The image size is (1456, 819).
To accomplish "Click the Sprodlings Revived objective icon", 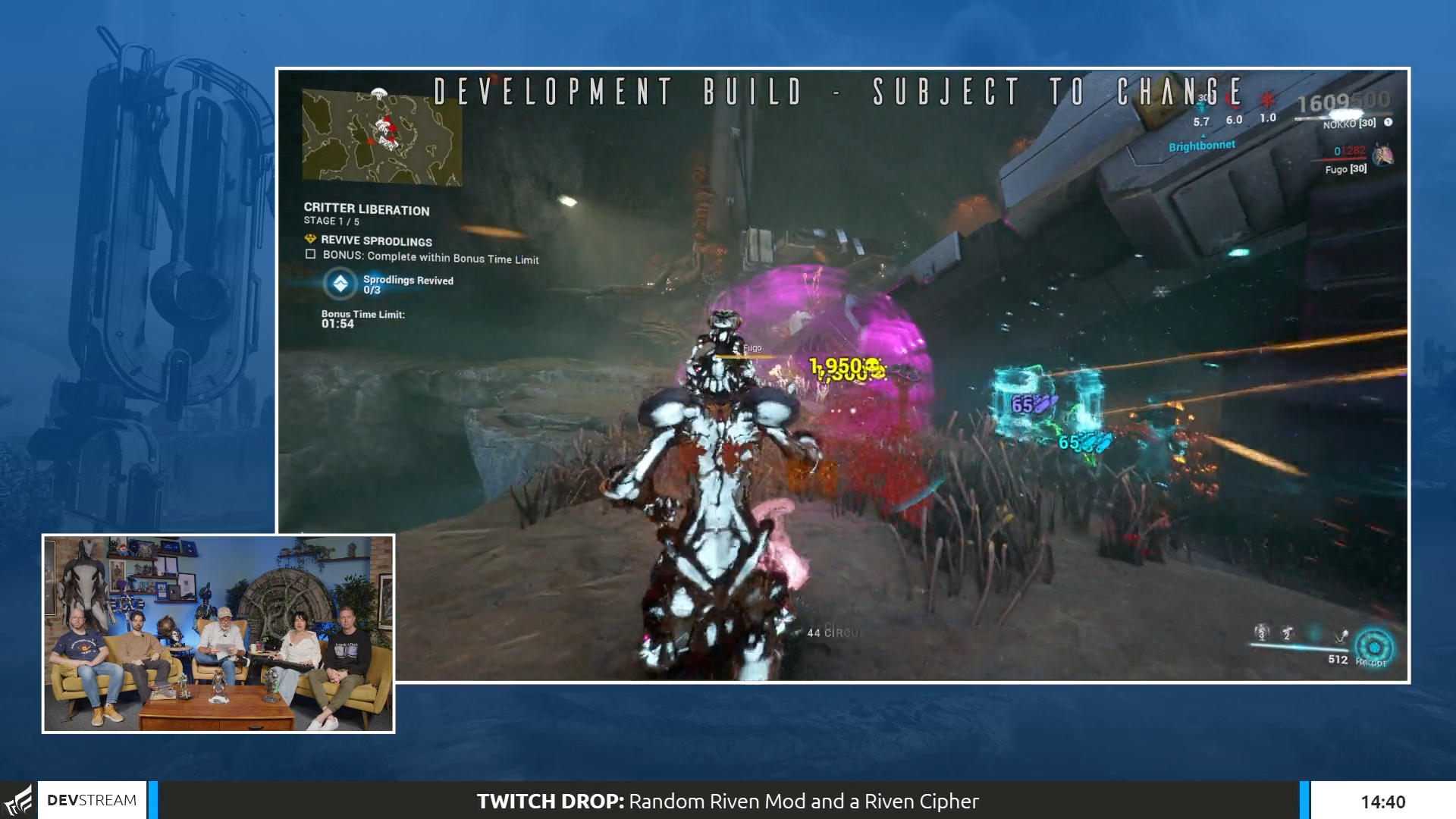I will 341,284.
